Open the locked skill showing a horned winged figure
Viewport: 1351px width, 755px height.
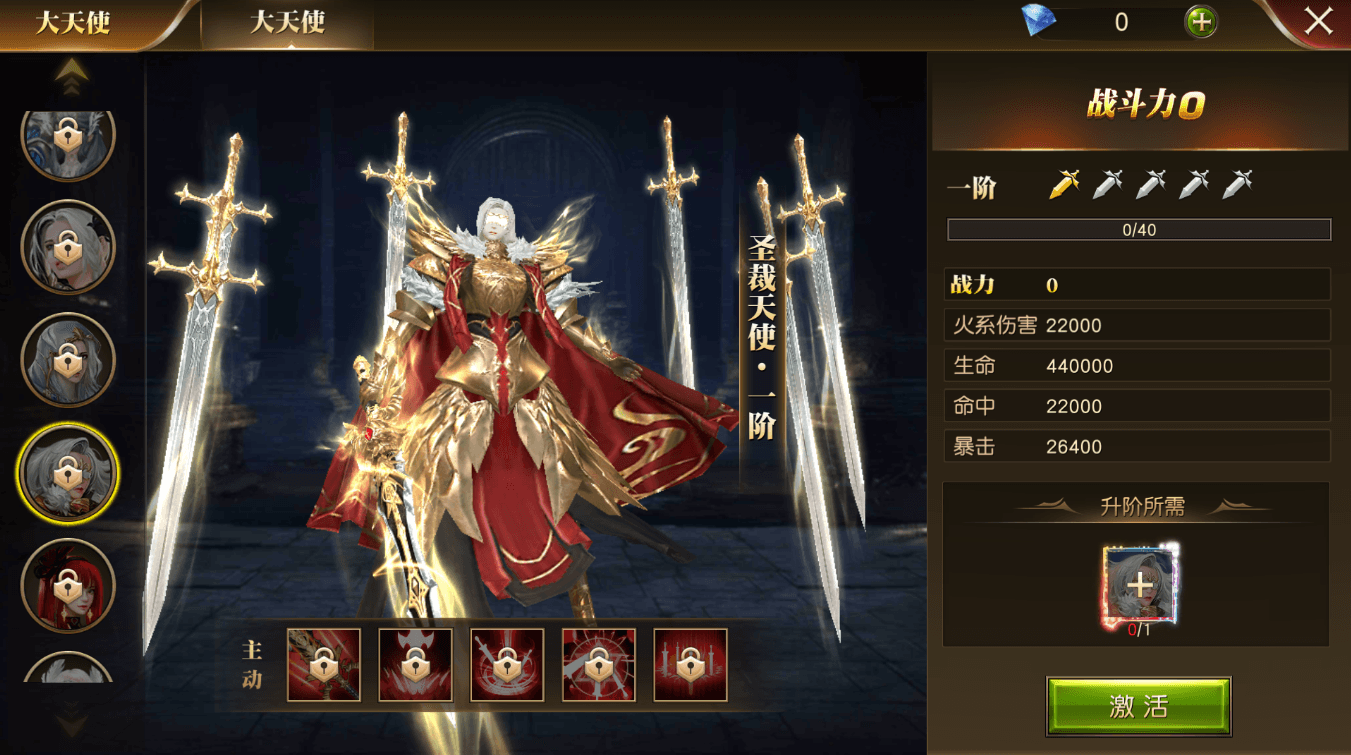tap(415, 665)
